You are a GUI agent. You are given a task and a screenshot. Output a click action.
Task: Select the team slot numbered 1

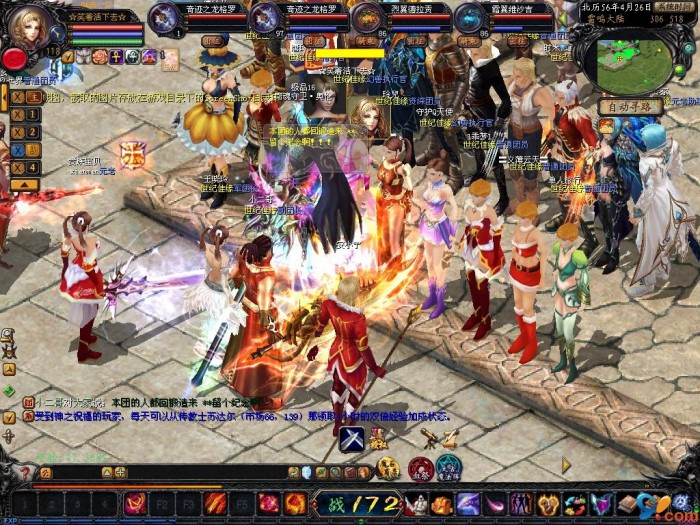pos(33,114)
